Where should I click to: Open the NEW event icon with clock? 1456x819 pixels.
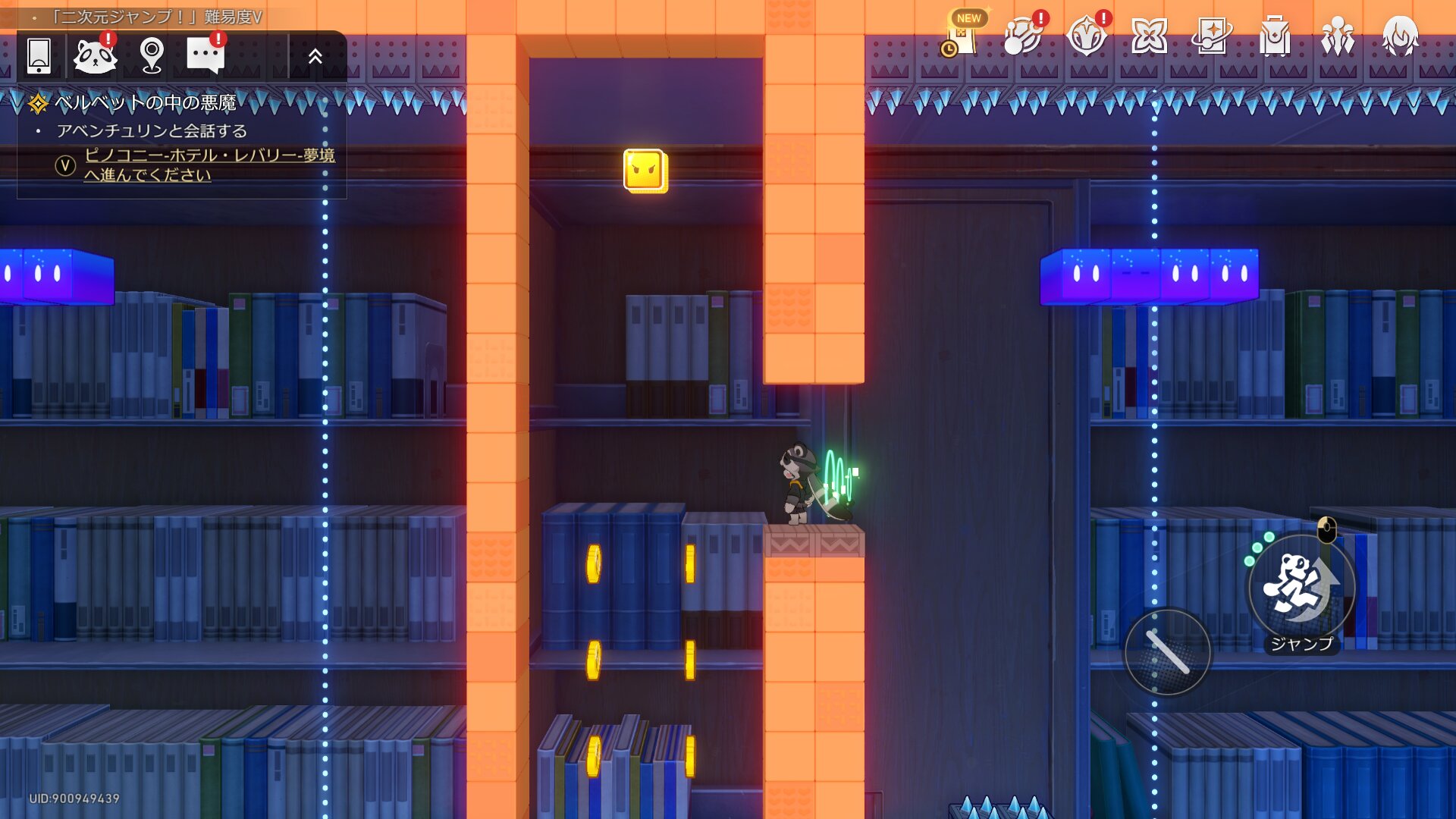pyautogui.click(x=961, y=36)
